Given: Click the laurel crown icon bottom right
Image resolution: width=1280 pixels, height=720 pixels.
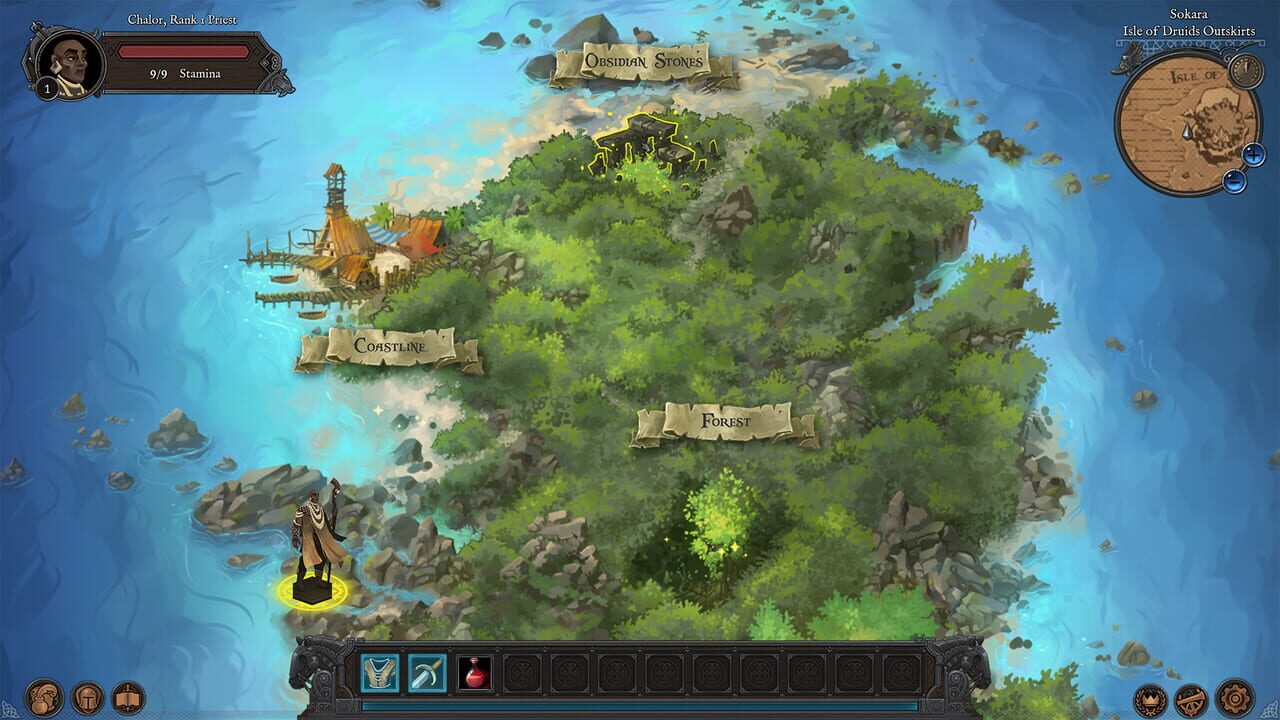Looking at the screenshot, I should (1149, 700).
